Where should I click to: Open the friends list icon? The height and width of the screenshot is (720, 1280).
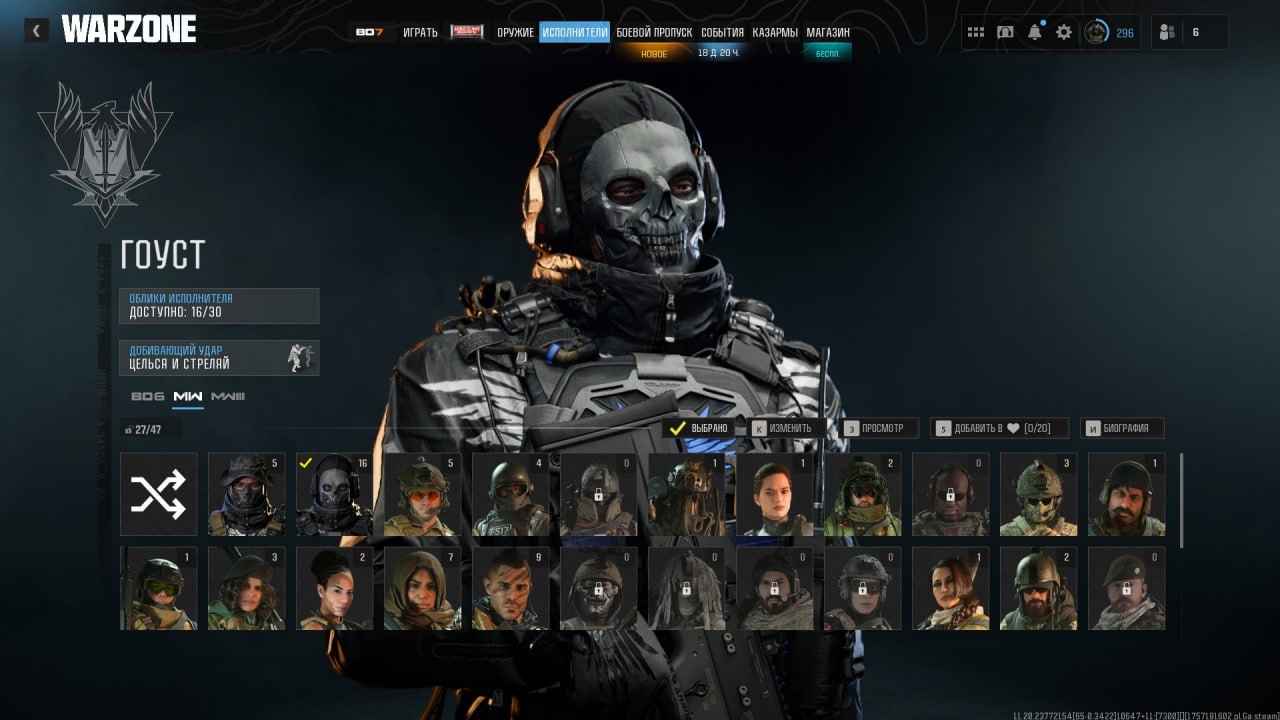[1167, 32]
